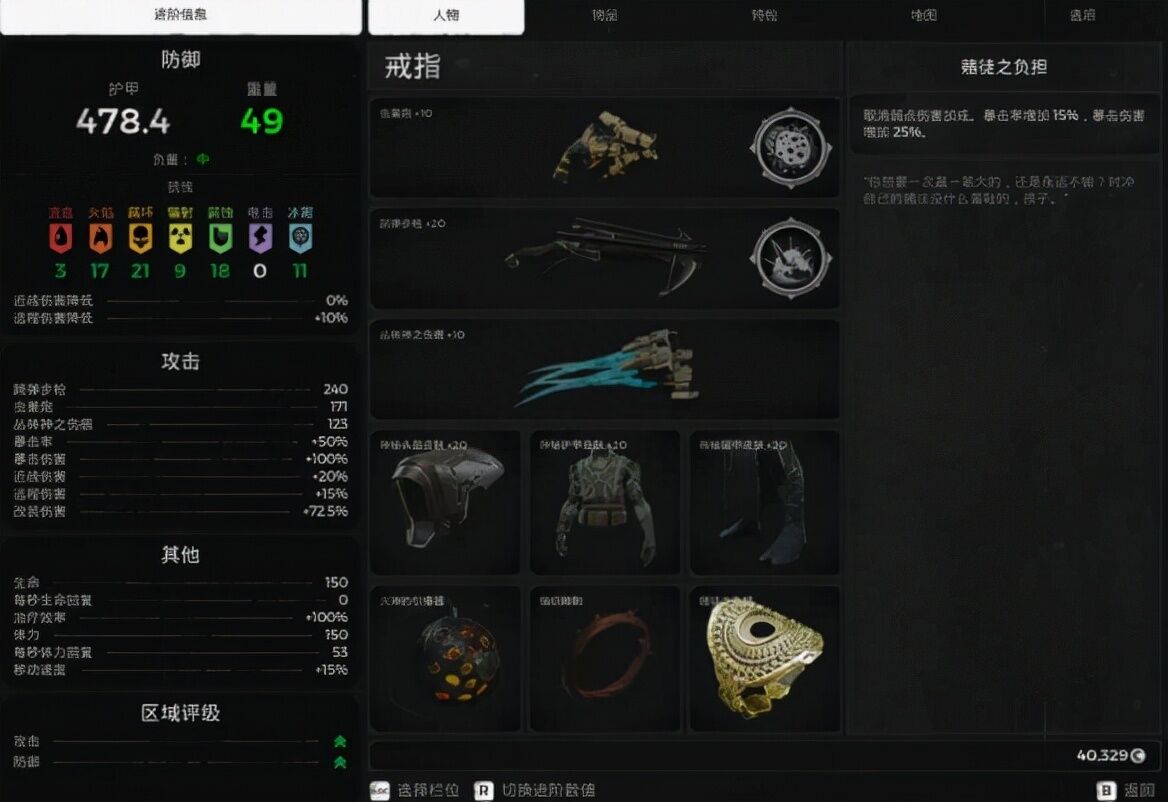This screenshot has height=802, width=1168.
Task: Select the crossbow long gun slot
Action: (x=604, y=258)
